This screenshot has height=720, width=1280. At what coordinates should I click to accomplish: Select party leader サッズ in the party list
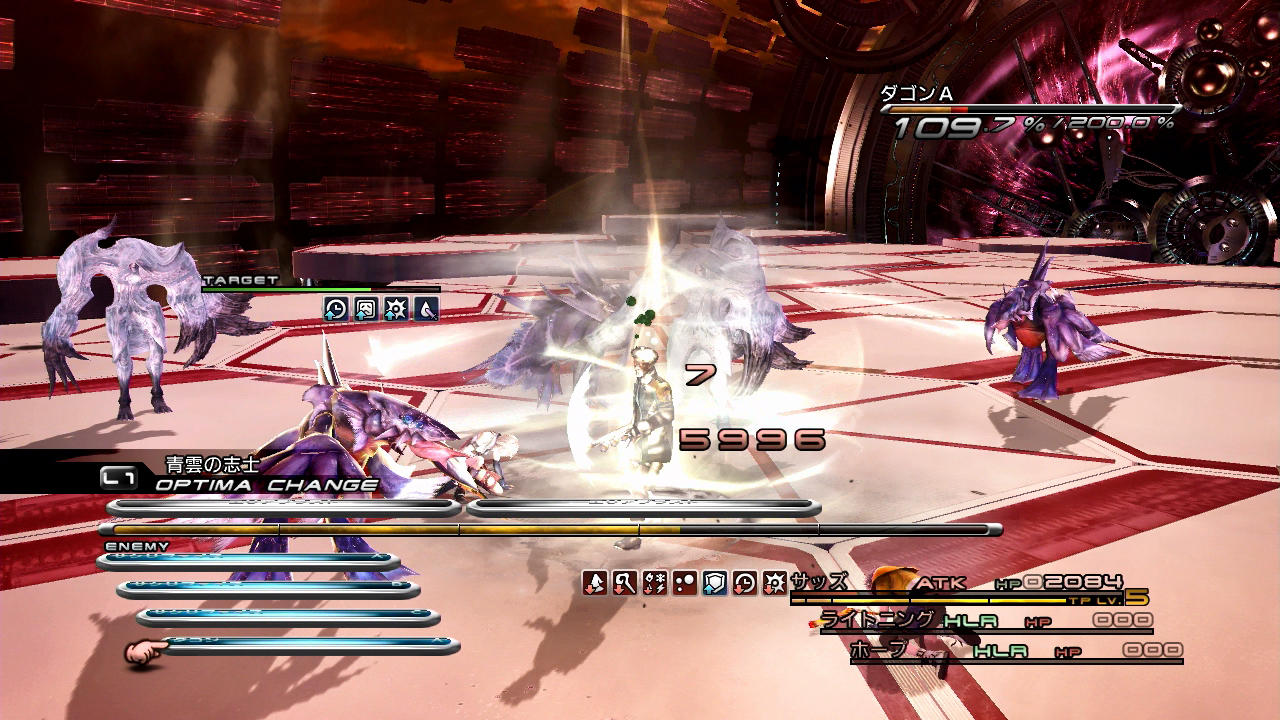(820, 582)
